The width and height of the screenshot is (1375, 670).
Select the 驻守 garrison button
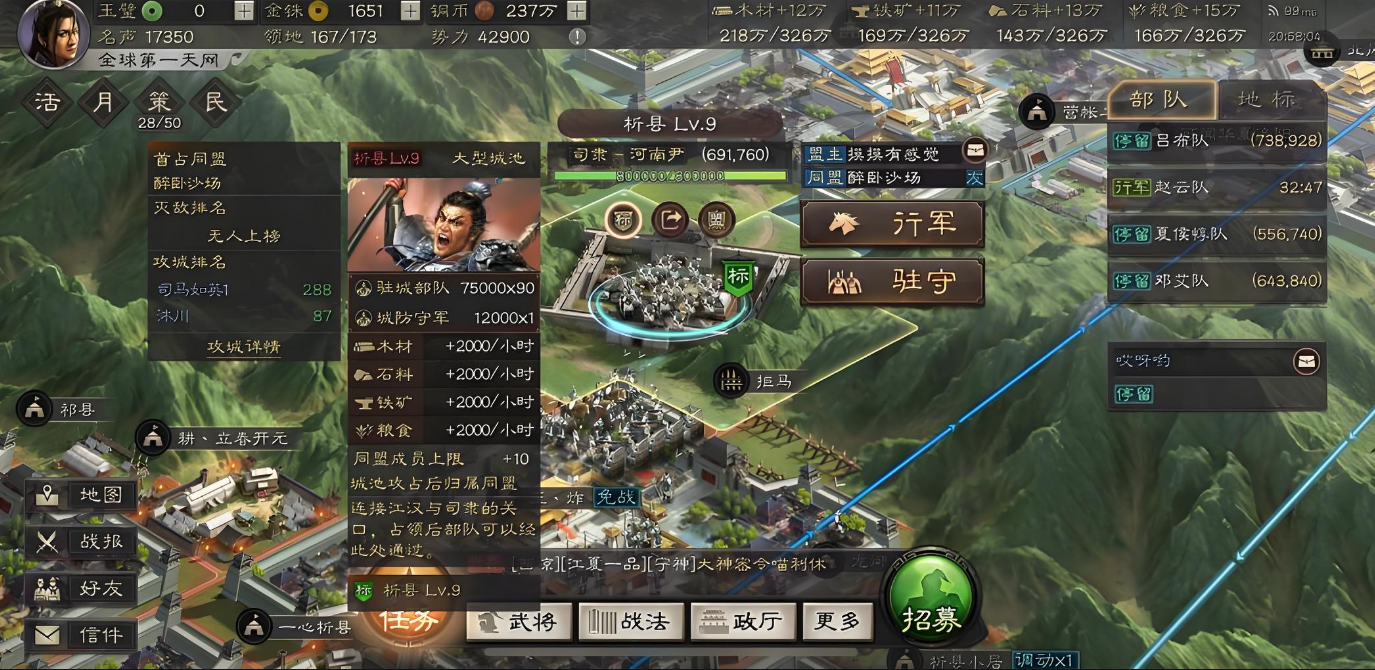(892, 282)
